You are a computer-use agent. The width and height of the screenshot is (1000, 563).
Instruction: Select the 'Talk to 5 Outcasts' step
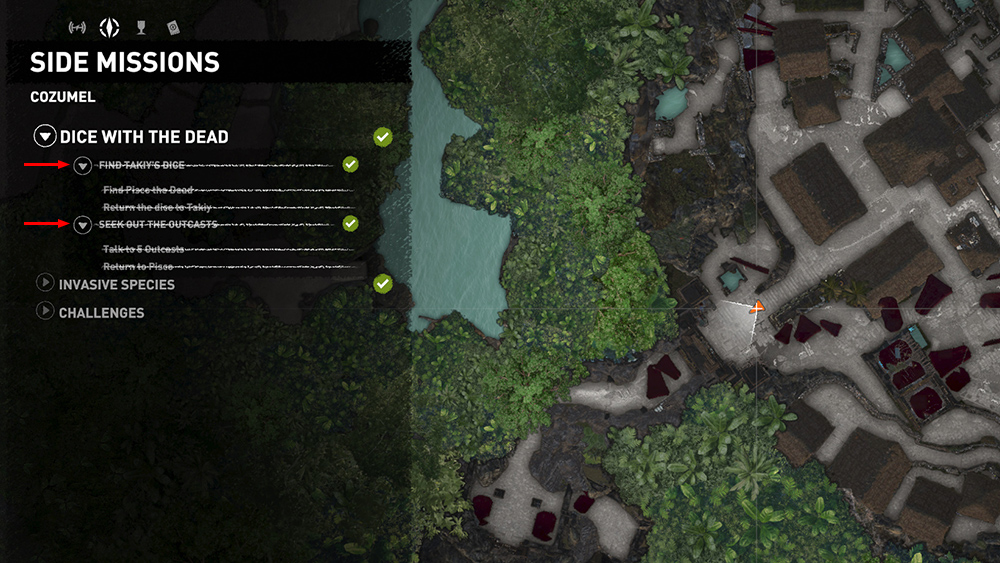click(143, 249)
